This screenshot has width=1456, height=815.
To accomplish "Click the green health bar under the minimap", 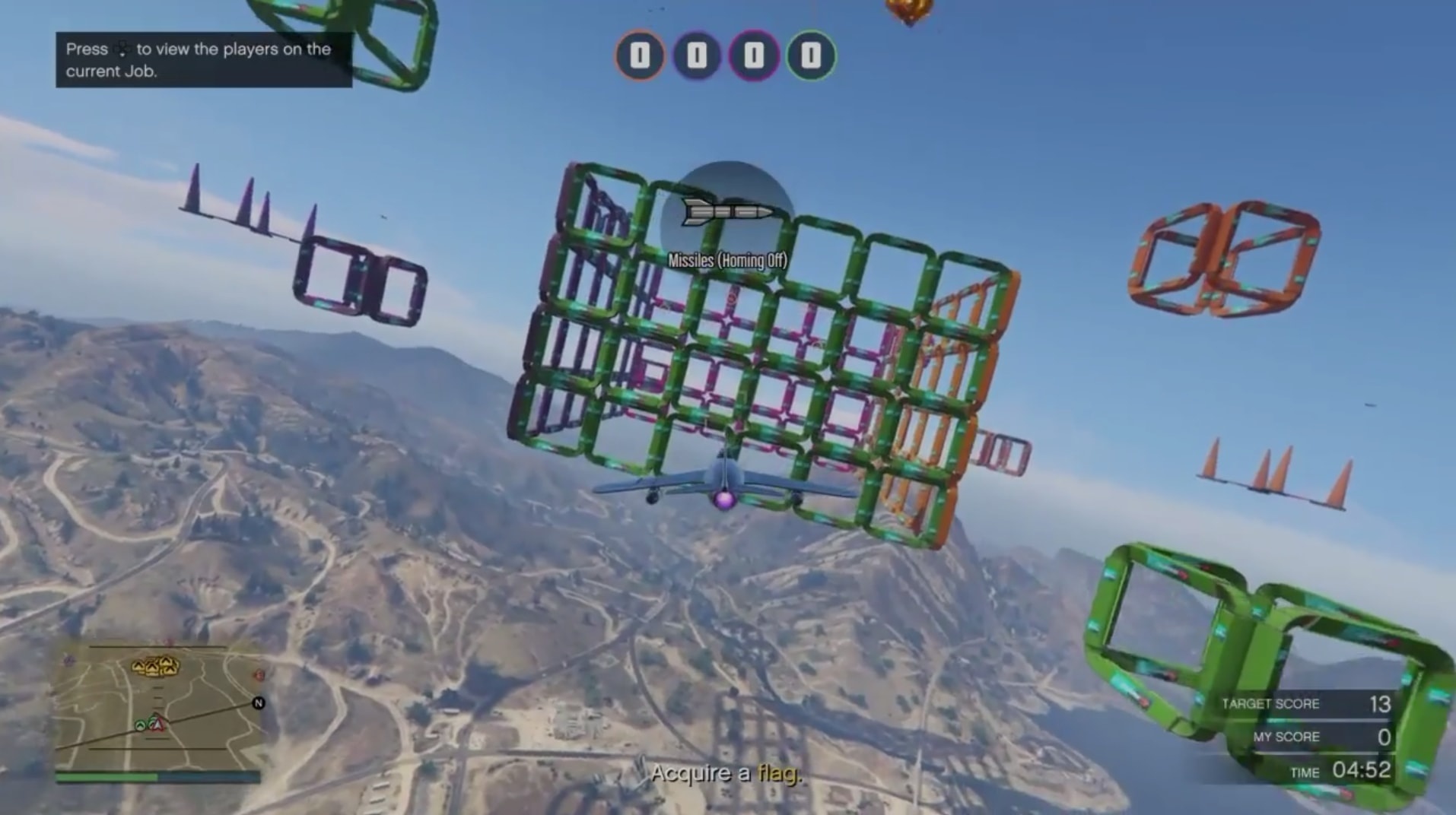I will pos(108,778).
